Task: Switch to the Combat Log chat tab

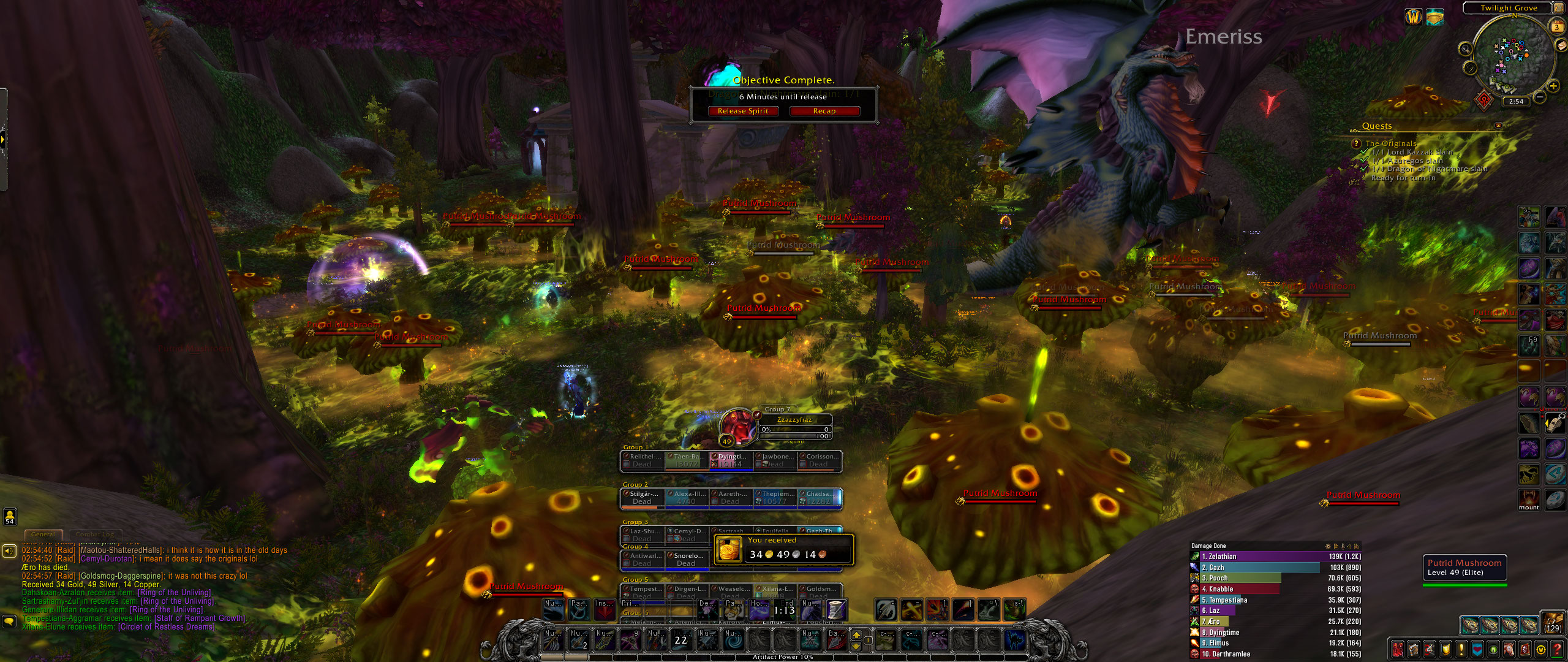Action: tap(95, 535)
